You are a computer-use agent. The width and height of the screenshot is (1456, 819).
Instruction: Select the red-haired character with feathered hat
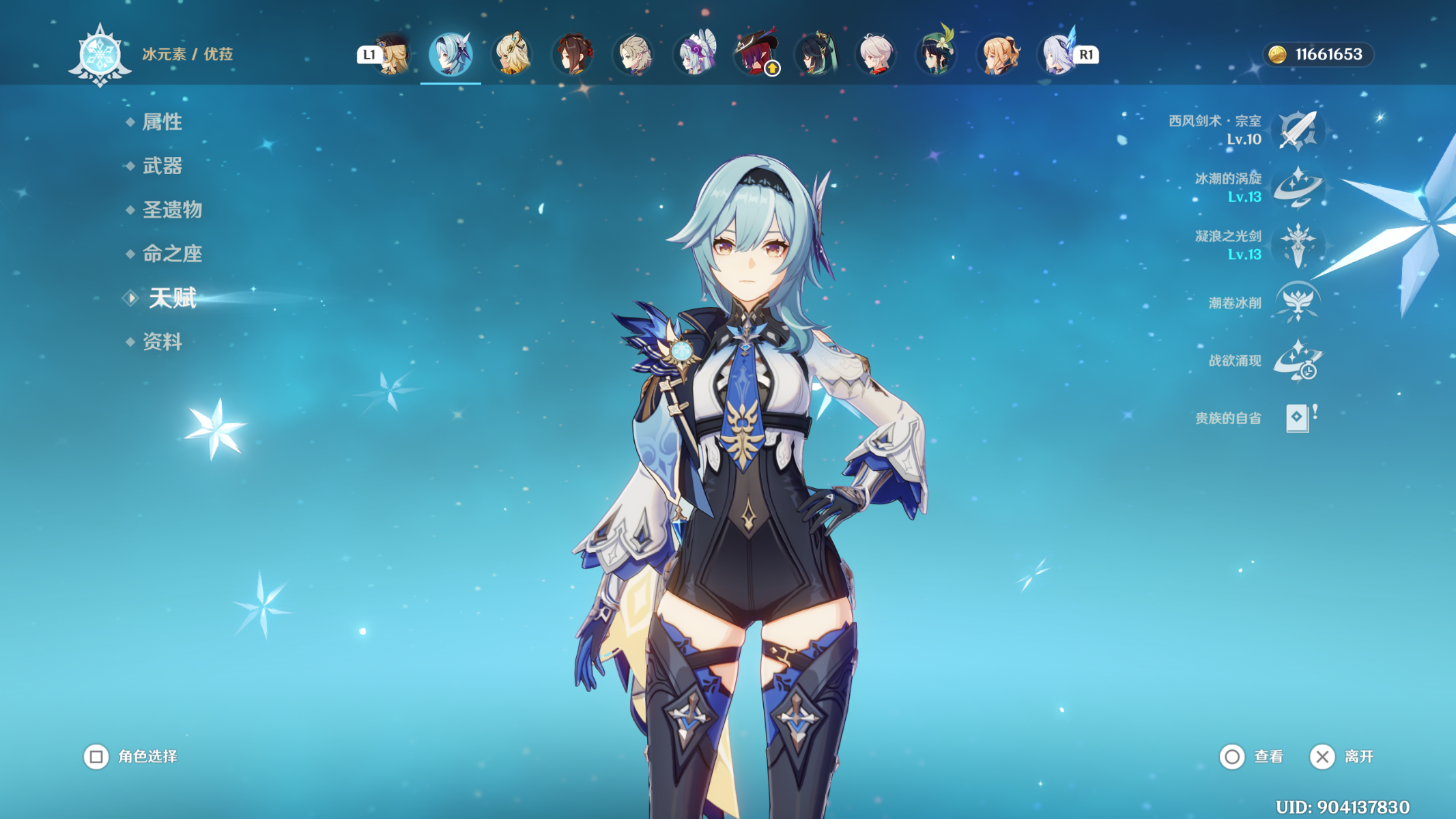755,55
